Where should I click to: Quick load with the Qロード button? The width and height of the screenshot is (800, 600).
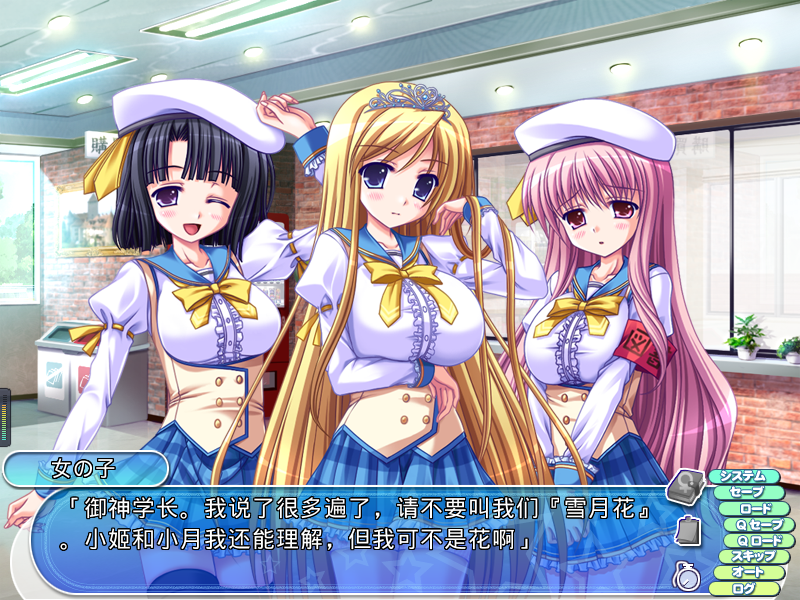pyautogui.click(x=759, y=540)
